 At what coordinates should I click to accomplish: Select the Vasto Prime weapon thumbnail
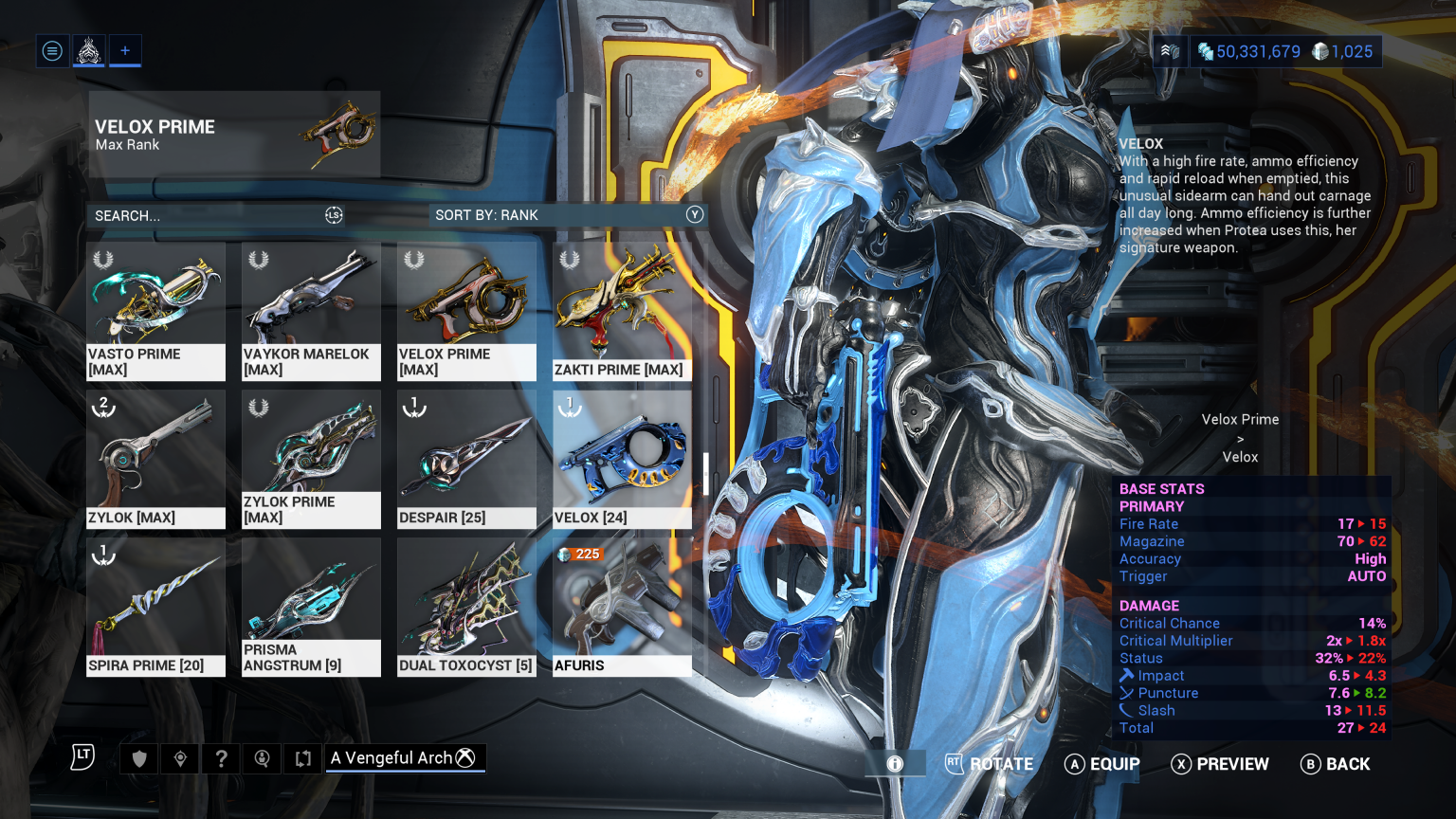[x=155, y=303]
